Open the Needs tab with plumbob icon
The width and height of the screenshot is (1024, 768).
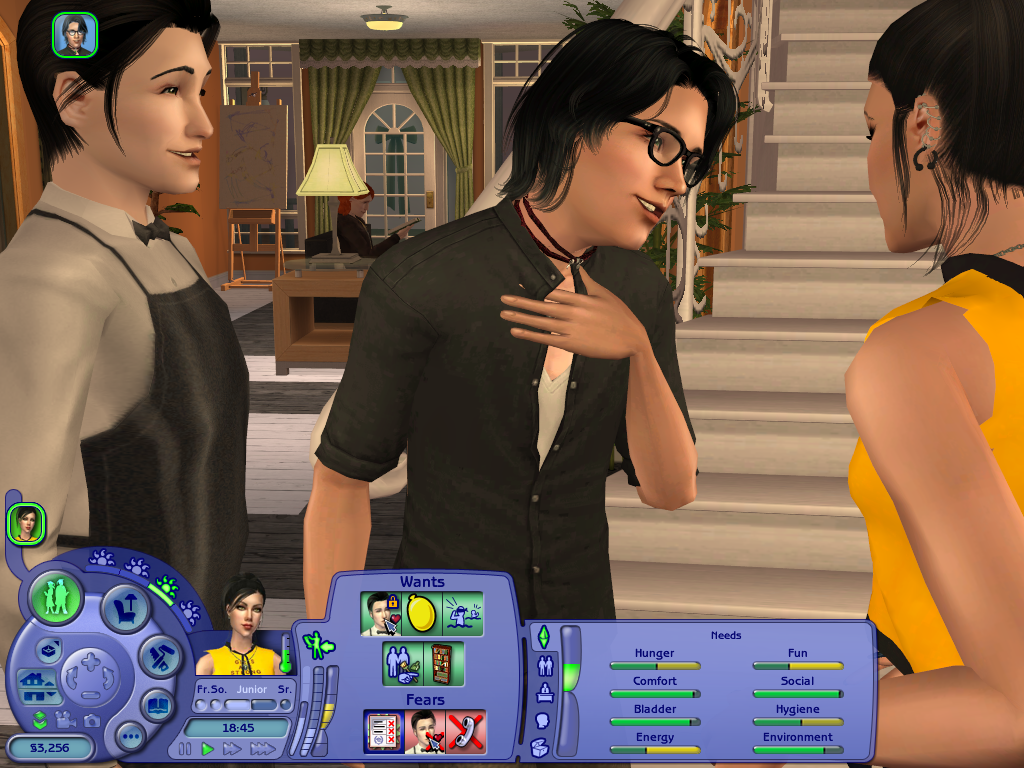click(x=544, y=636)
